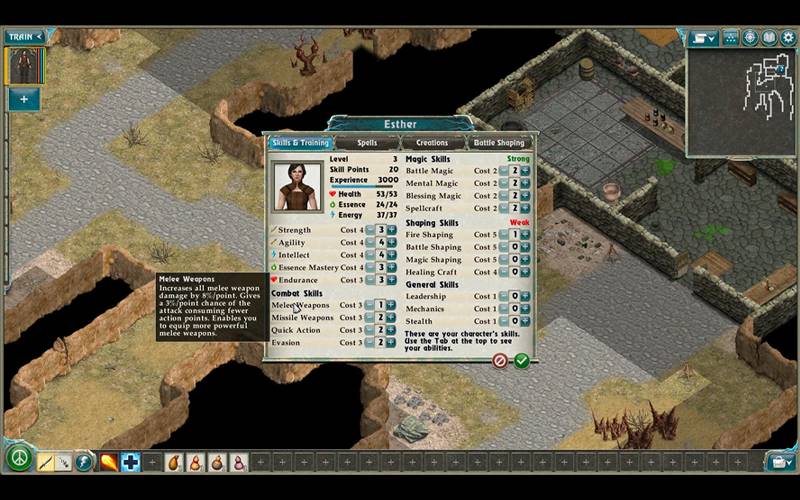
Task: Activate the fire bolt ability icon
Action: point(107,462)
